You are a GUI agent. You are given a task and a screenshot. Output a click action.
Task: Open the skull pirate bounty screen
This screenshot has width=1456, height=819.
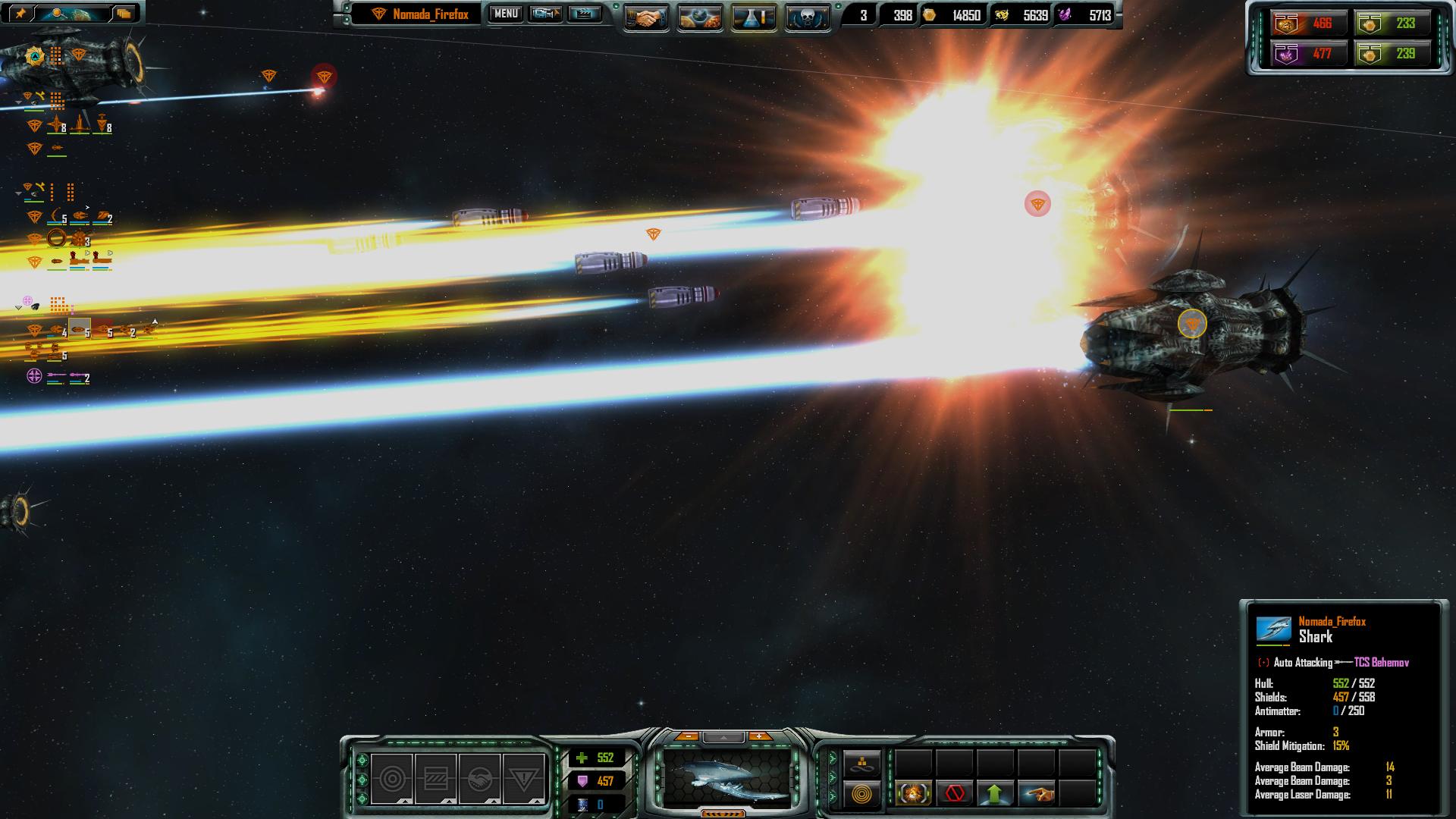(x=807, y=17)
